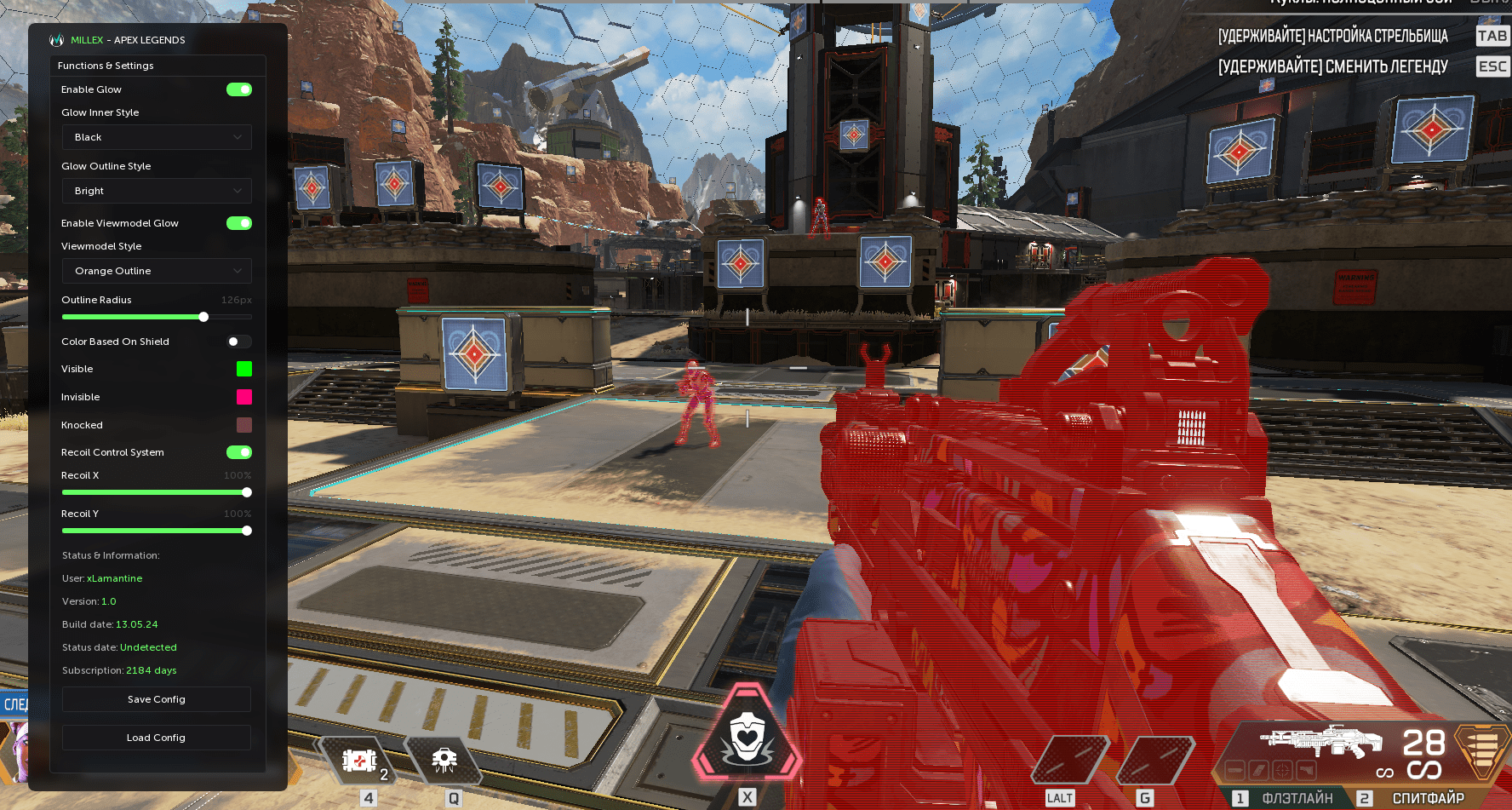The width and height of the screenshot is (1512, 810).
Task: Load a saved config
Action: (x=157, y=738)
